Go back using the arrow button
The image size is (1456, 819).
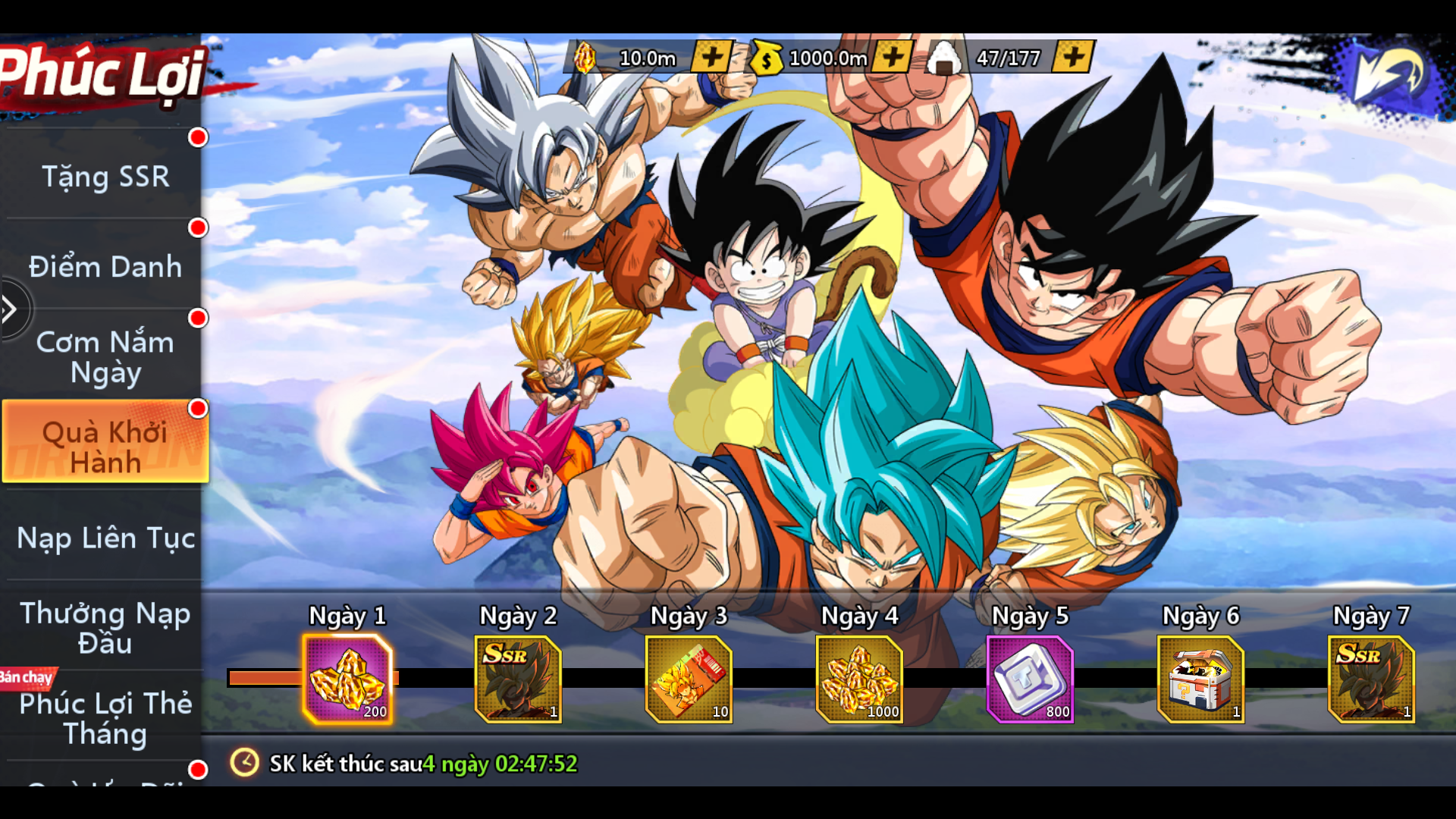pos(1389,74)
